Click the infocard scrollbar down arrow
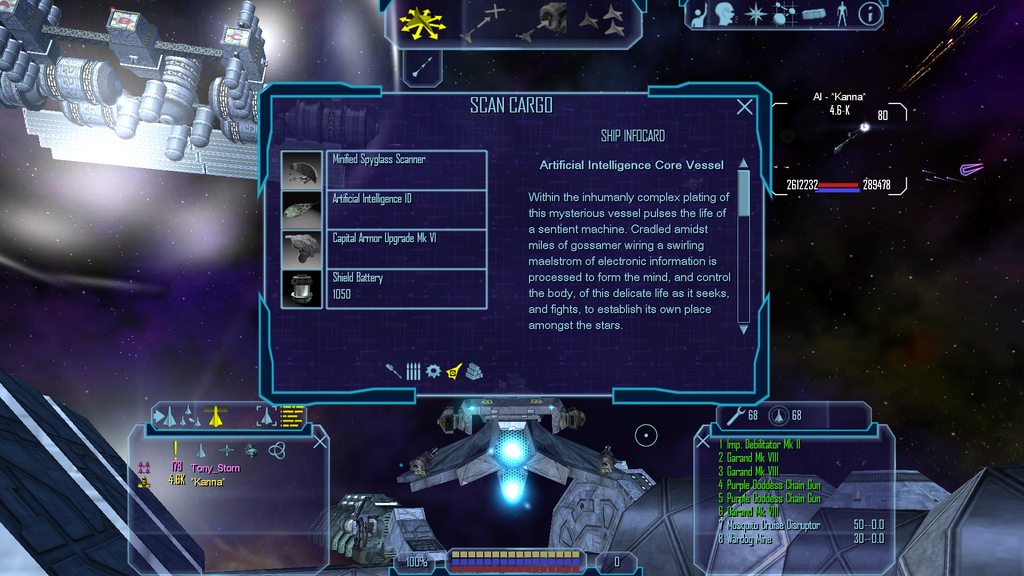The height and width of the screenshot is (576, 1024). (743, 327)
